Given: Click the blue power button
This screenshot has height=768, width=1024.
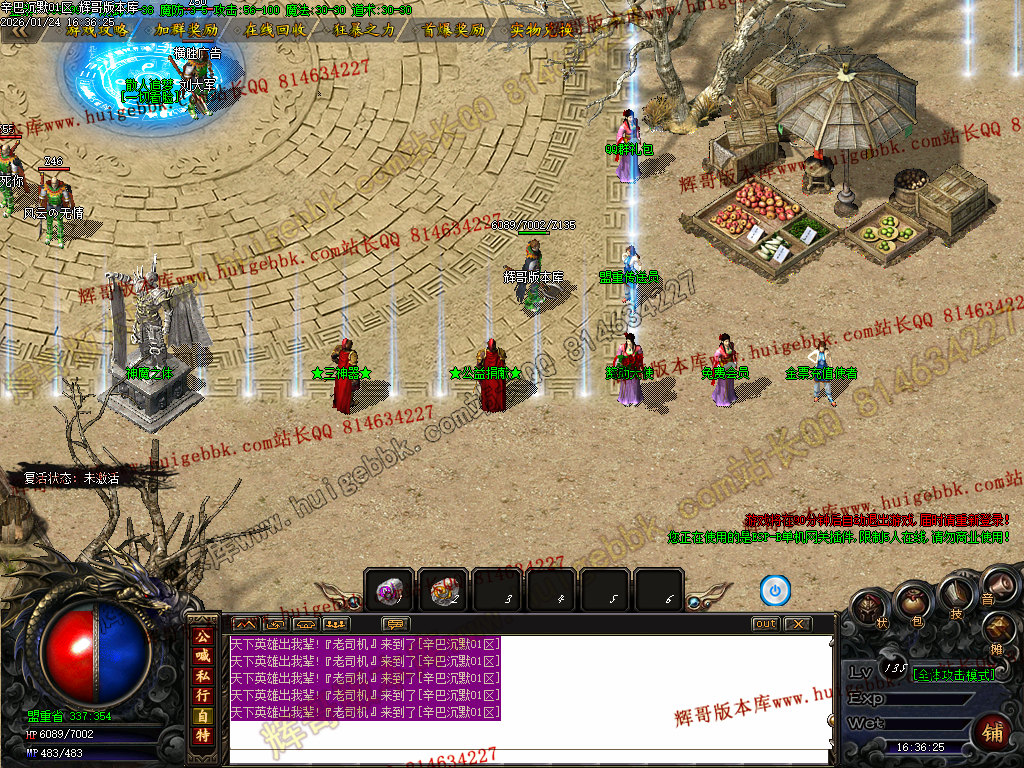Looking at the screenshot, I should click(775, 590).
